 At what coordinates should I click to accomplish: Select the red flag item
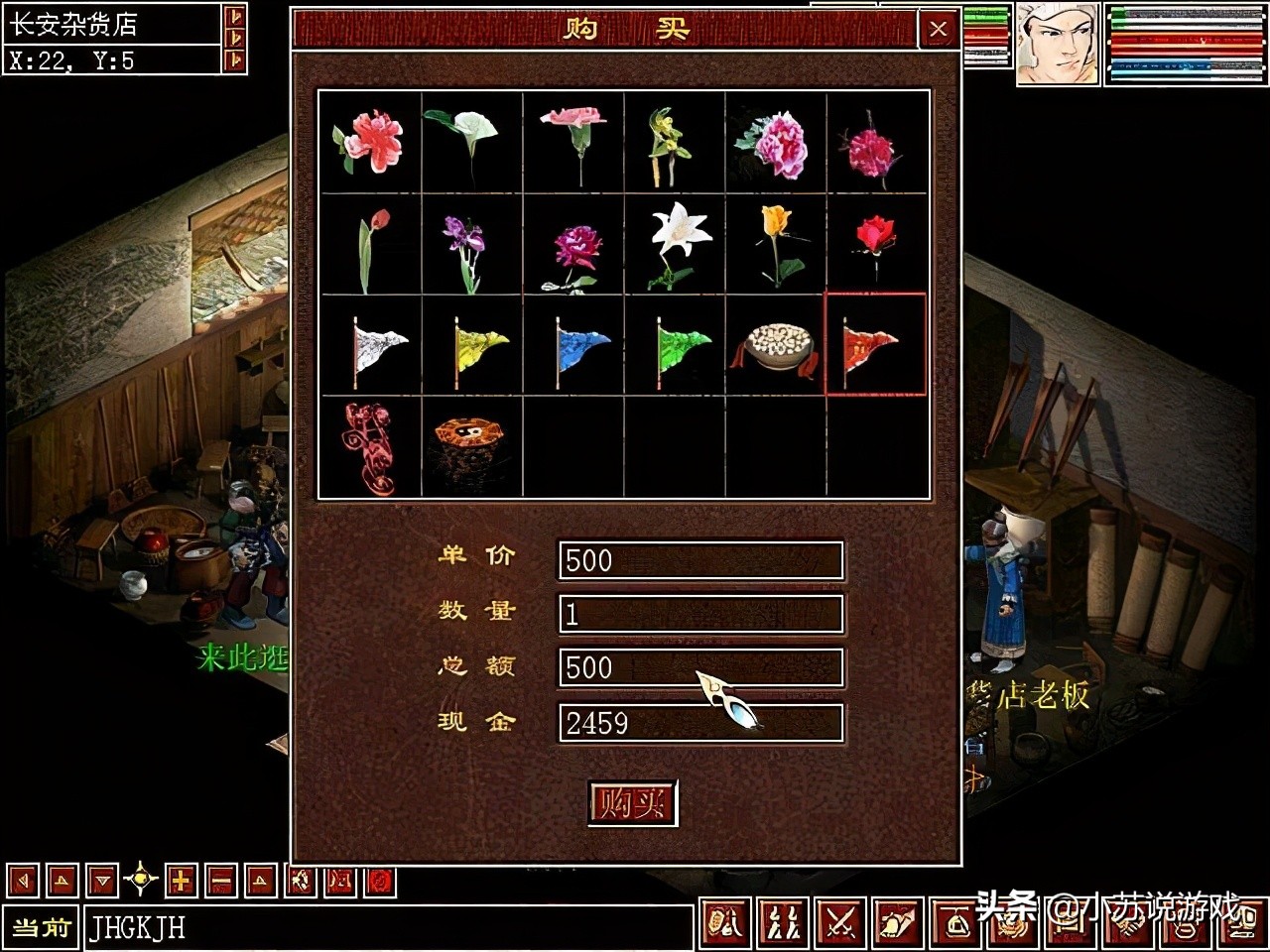[x=875, y=346]
